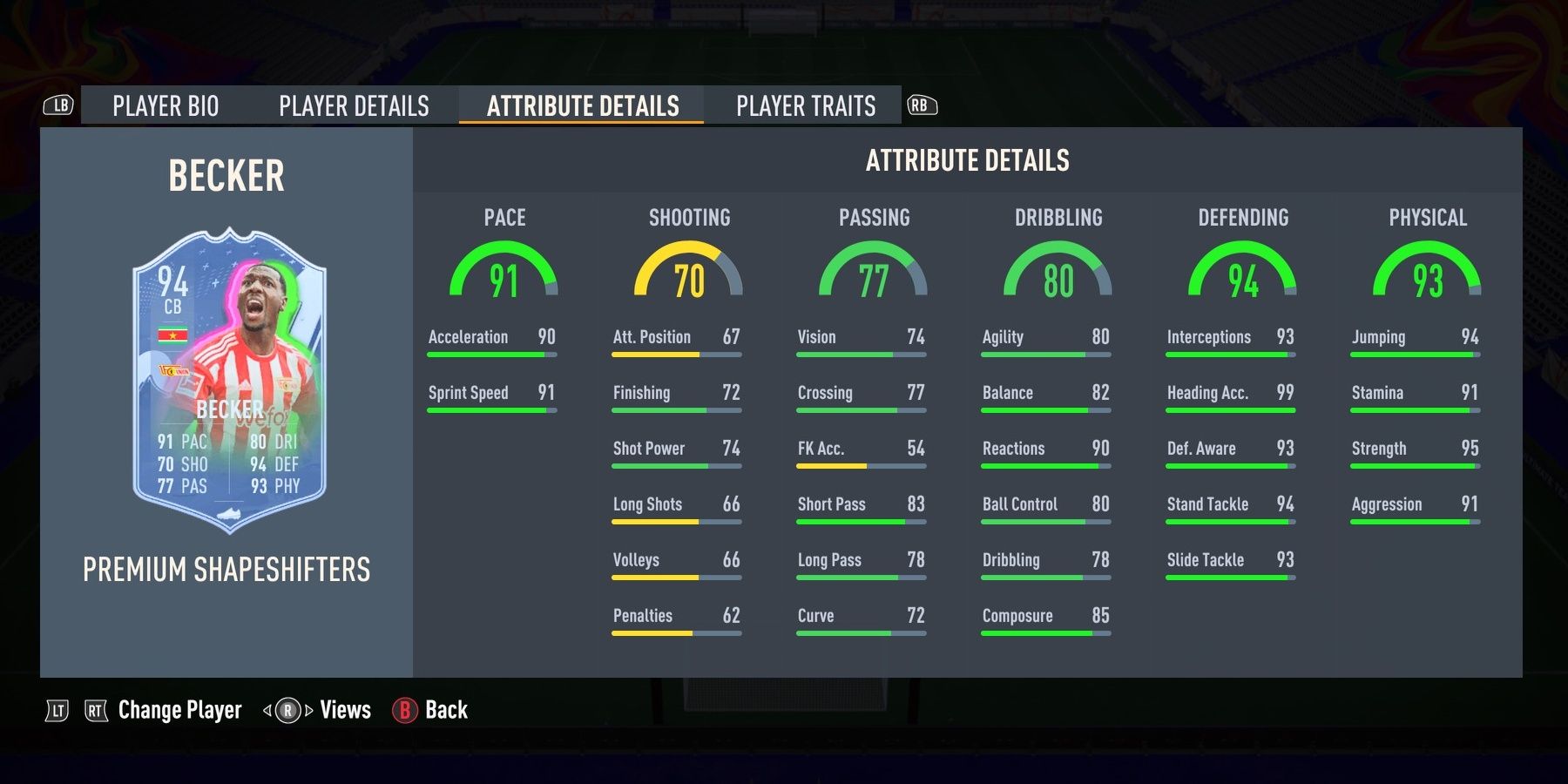The image size is (1568, 784).
Task: Click the Sprint Speed progress bar
Action: coord(490,409)
